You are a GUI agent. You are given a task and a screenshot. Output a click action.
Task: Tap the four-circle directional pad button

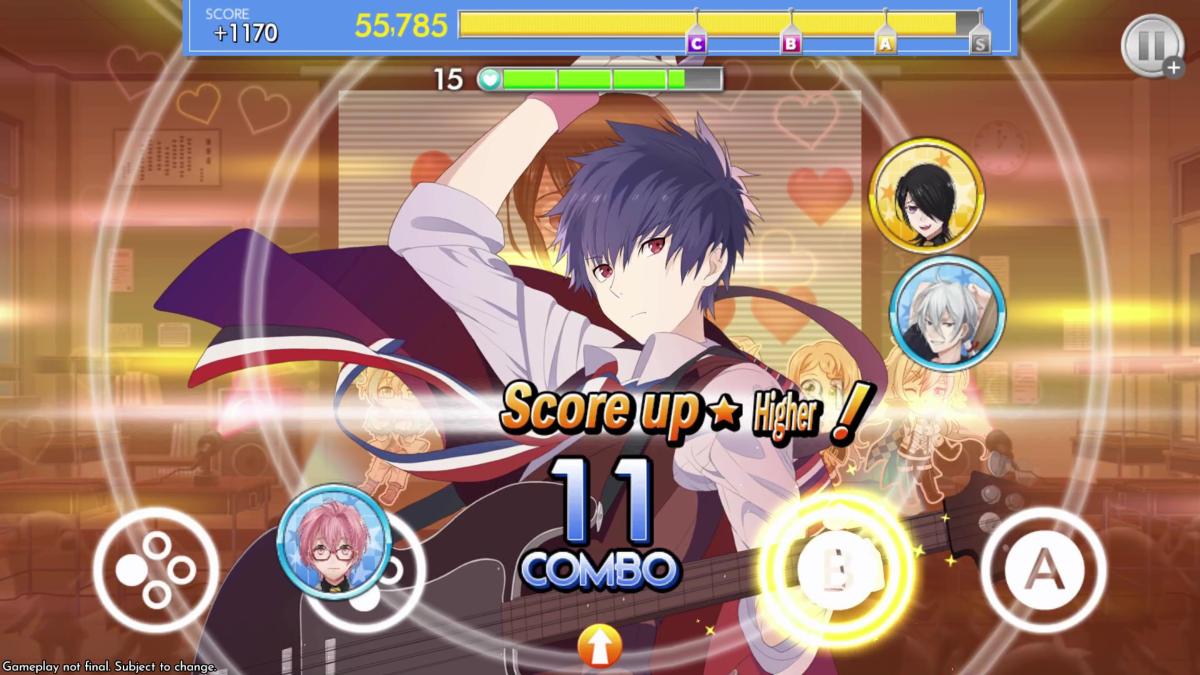156,569
